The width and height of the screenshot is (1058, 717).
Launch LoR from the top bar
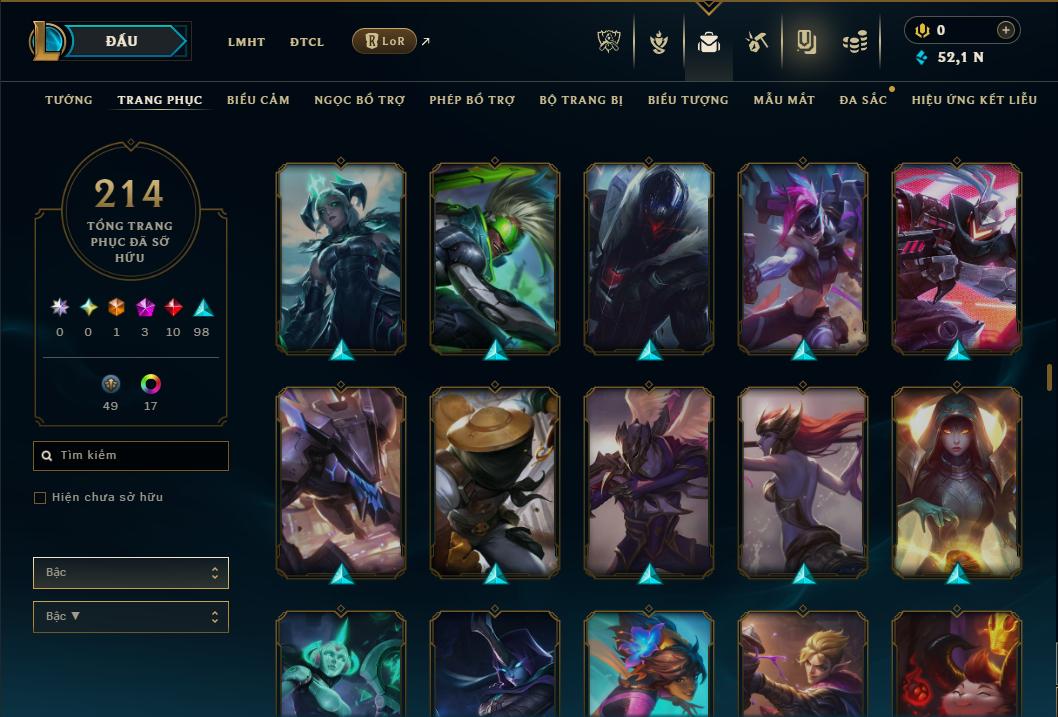(384, 41)
